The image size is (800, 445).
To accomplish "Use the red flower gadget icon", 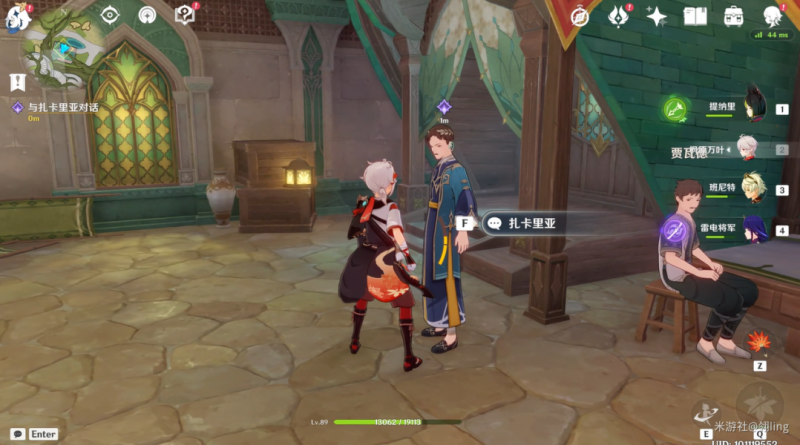I will pos(759,342).
